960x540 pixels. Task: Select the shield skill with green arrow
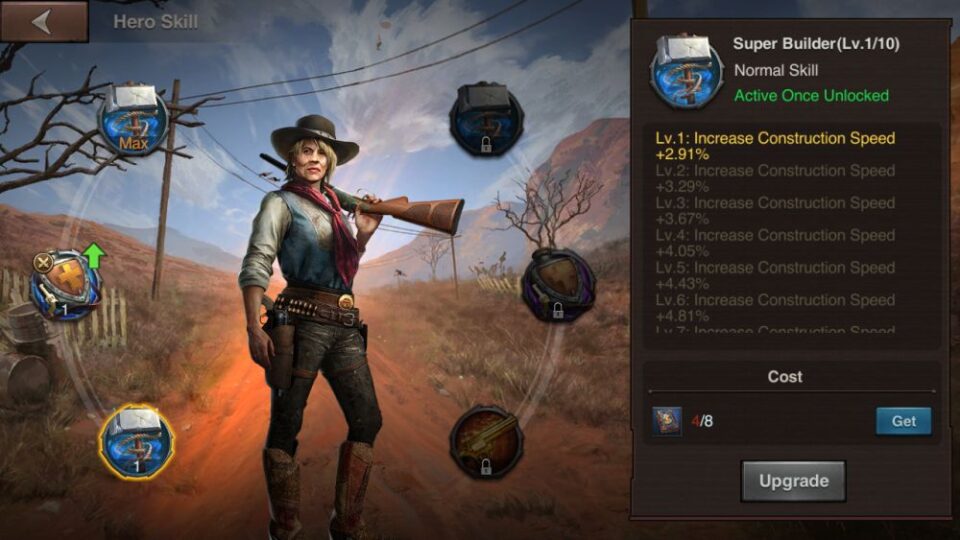(66, 285)
